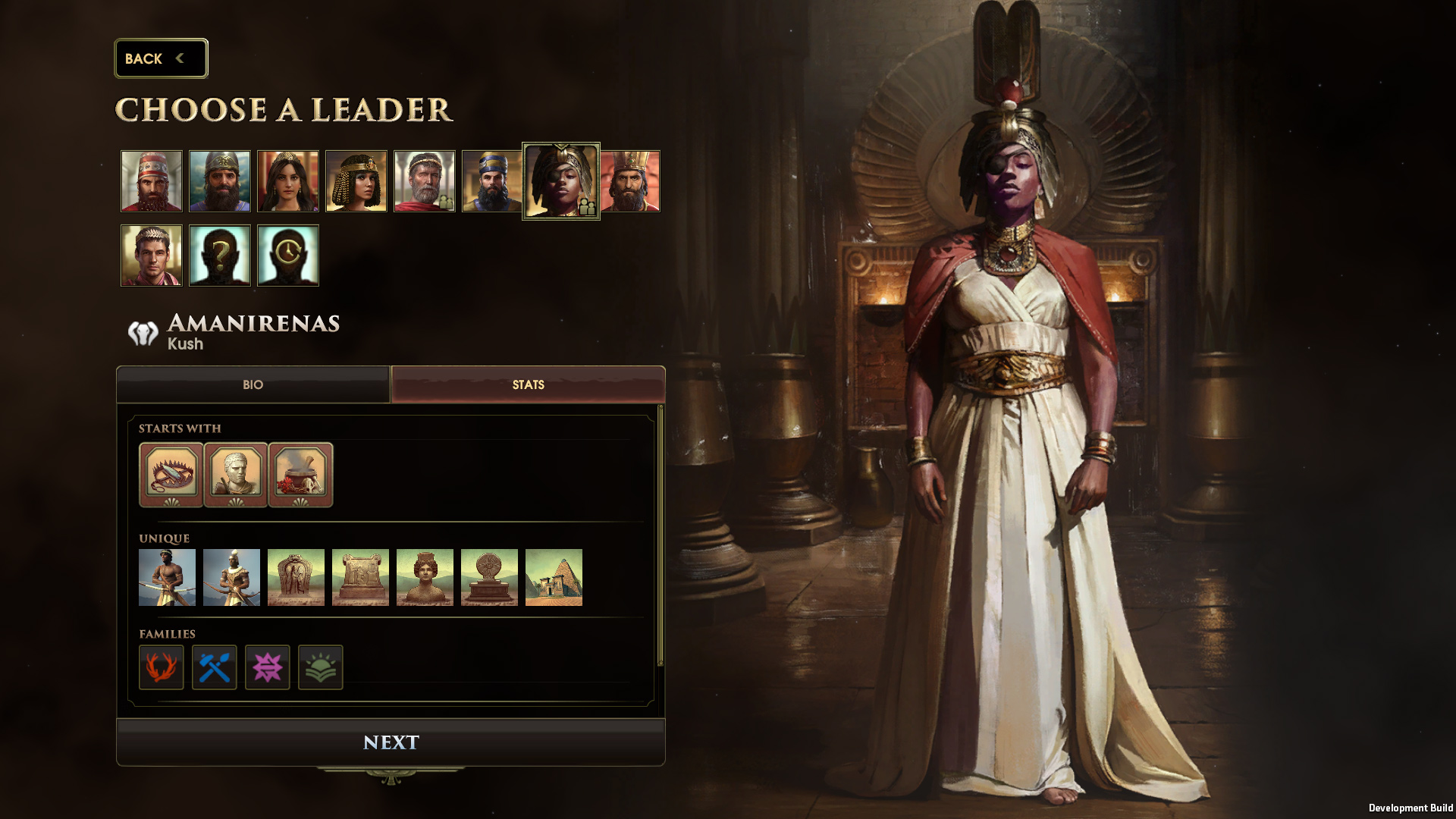
Task: Proceed with the NEXT button
Action: point(391,742)
